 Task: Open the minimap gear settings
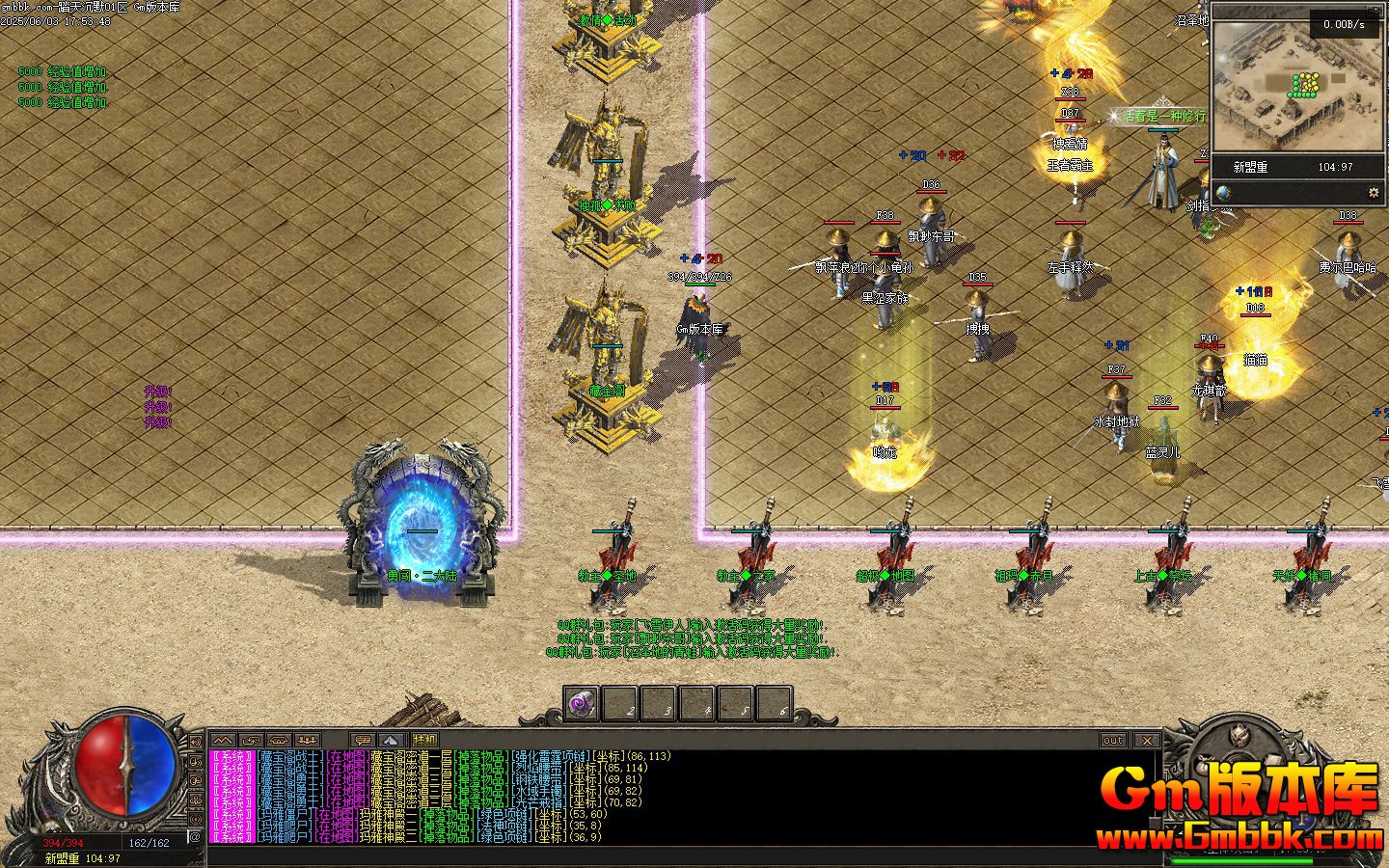pyautogui.click(x=1374, y=192)
